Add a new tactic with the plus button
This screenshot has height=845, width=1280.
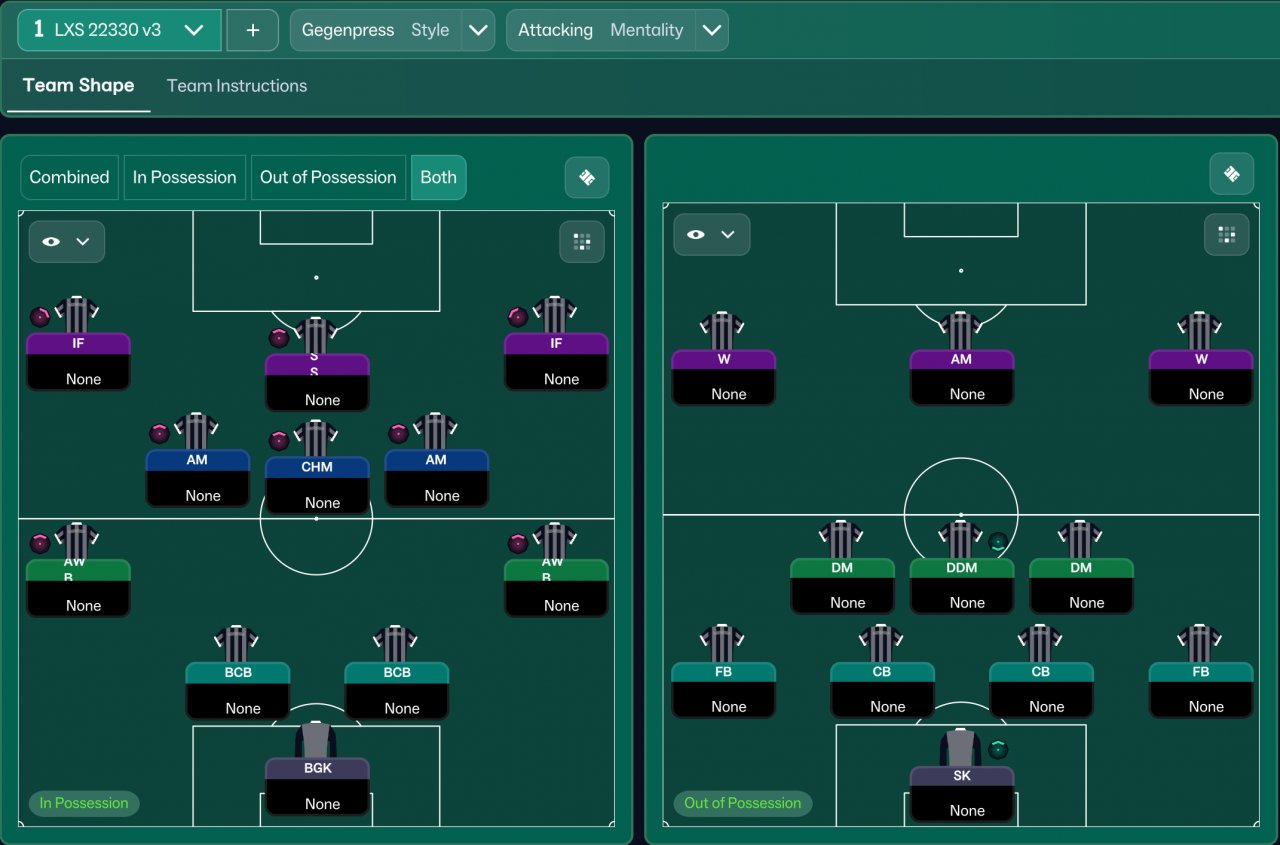pyautogui.click(x=253, y=30)
